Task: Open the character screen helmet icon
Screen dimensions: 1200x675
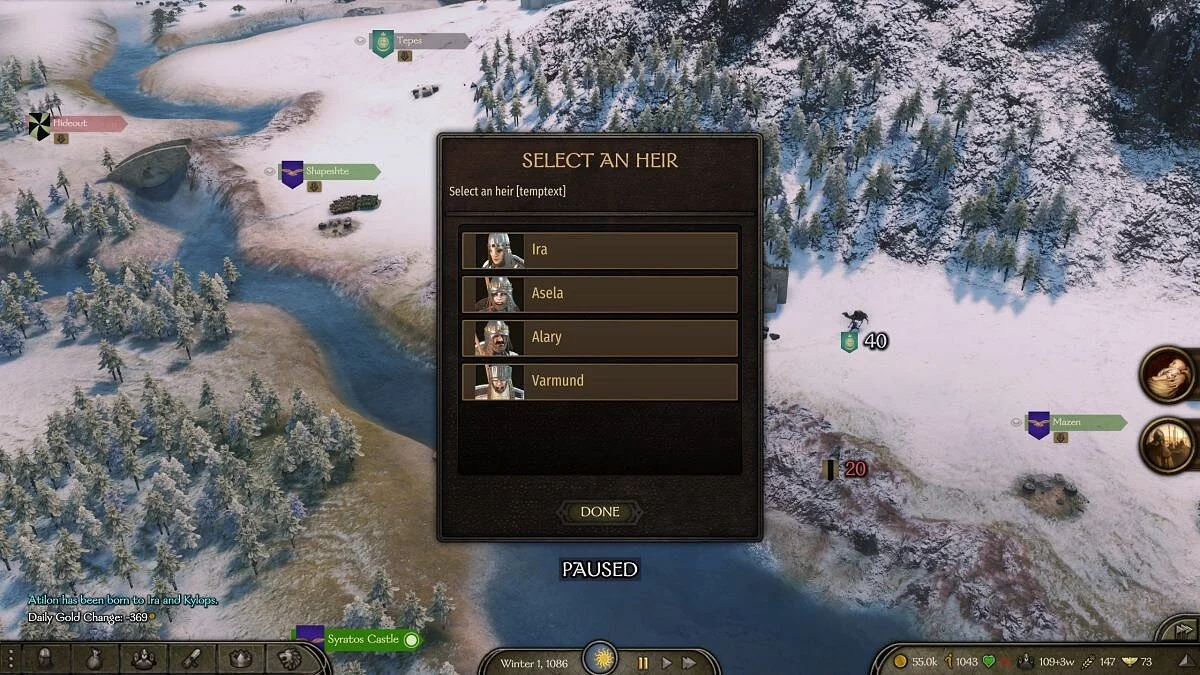Action: [46, 658]
